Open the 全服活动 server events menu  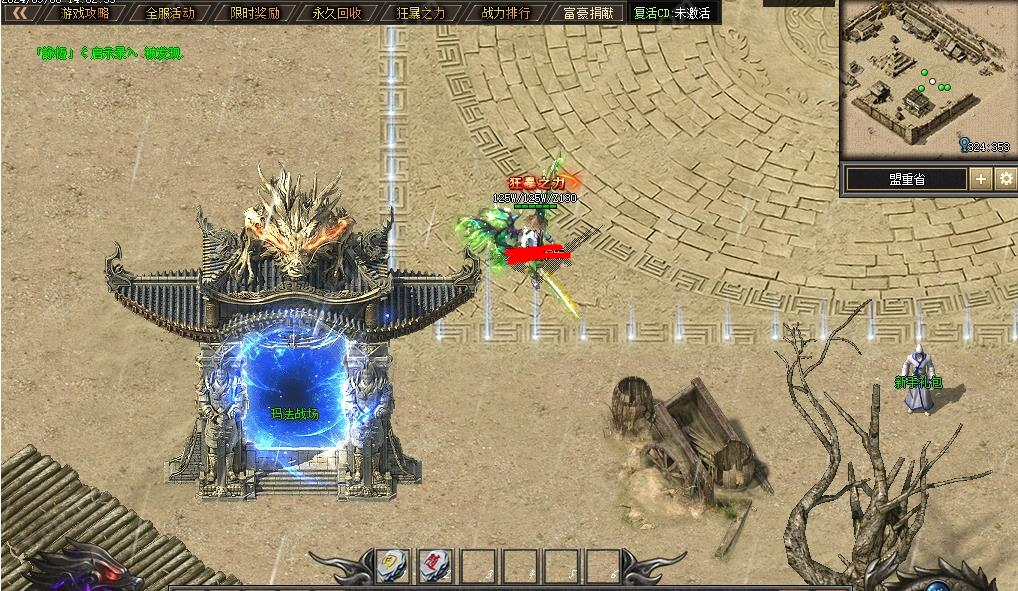pyautogui.click(x=170, y=13)
